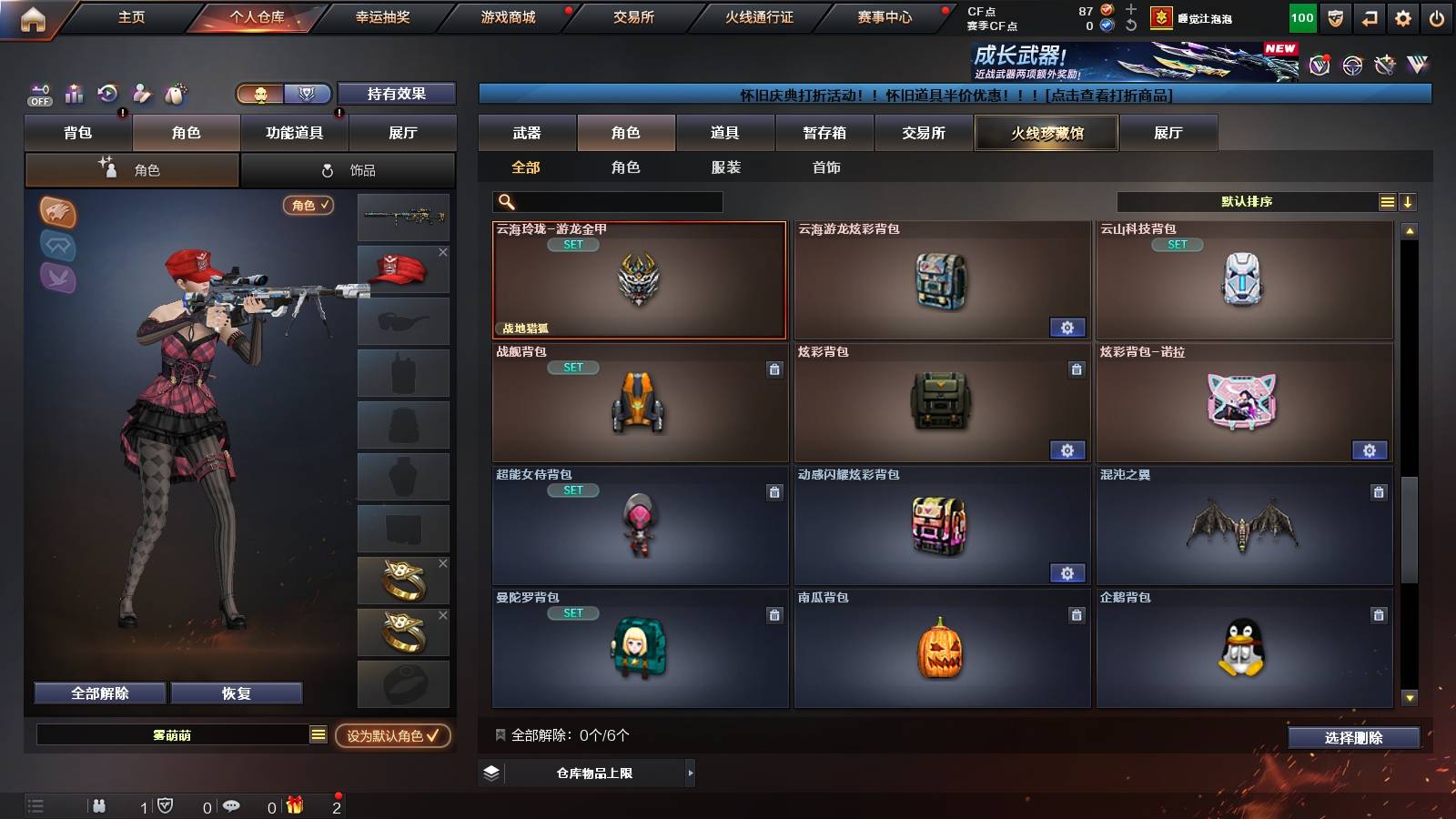
Task: Click the 选择删除 button
Action: (x=1353, y=738)
